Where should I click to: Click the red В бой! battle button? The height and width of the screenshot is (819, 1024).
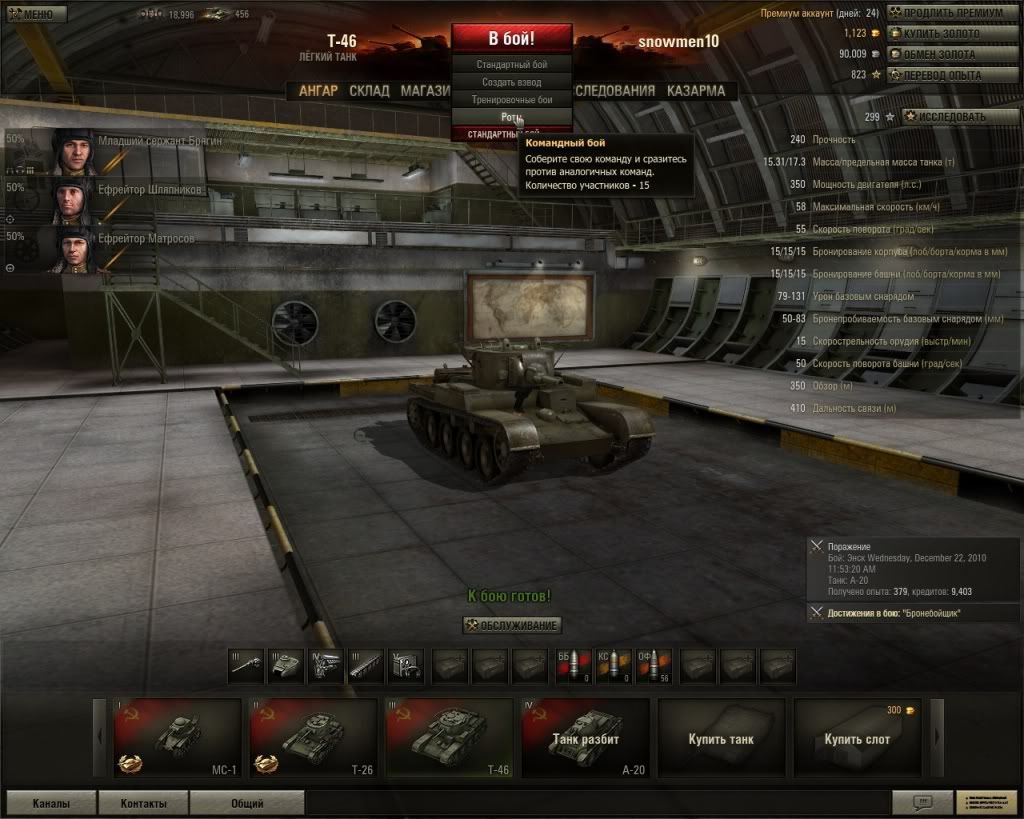[x=511, y=39]
